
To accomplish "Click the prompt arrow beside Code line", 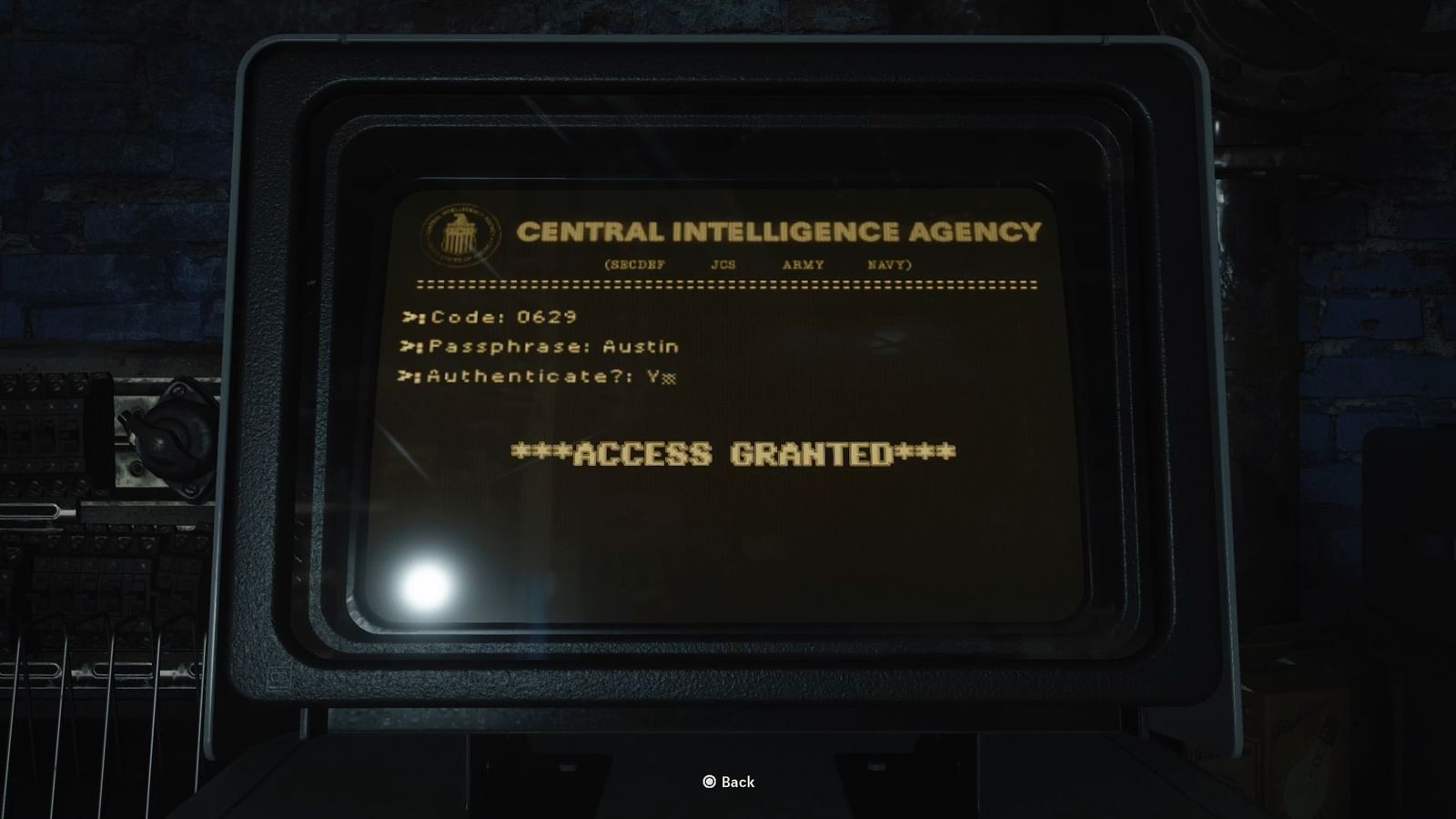I will tap(409, 318).
